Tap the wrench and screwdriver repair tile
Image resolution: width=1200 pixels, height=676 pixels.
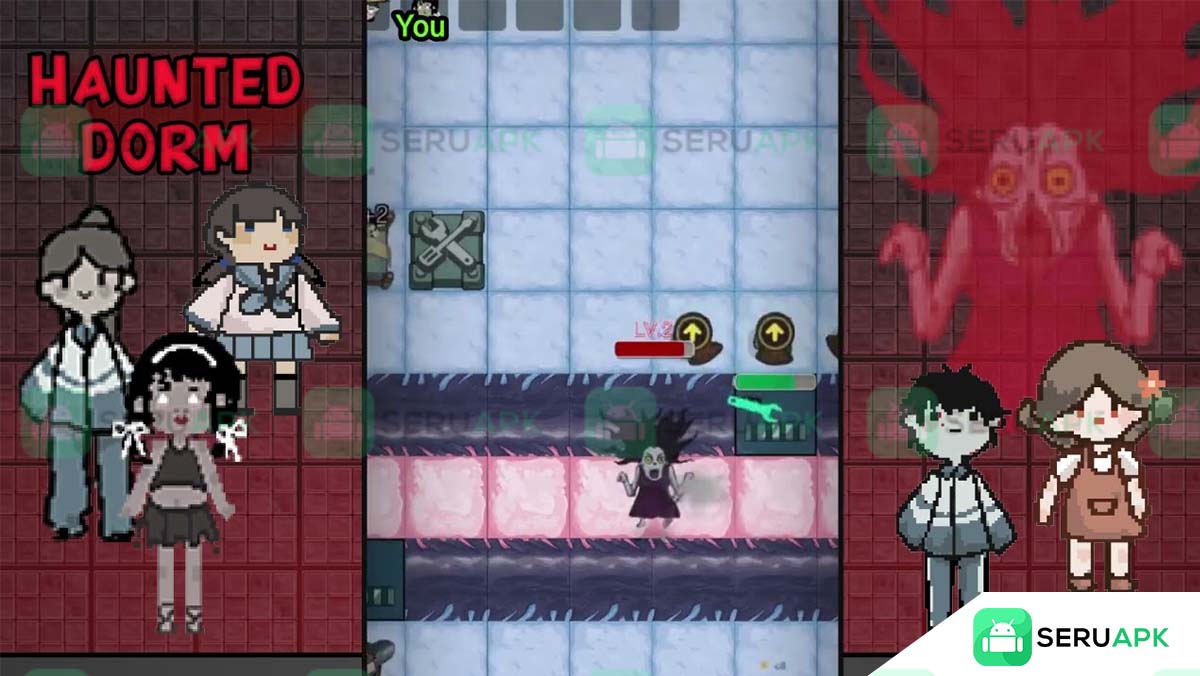pyautogui.click(x=447, y=250)
